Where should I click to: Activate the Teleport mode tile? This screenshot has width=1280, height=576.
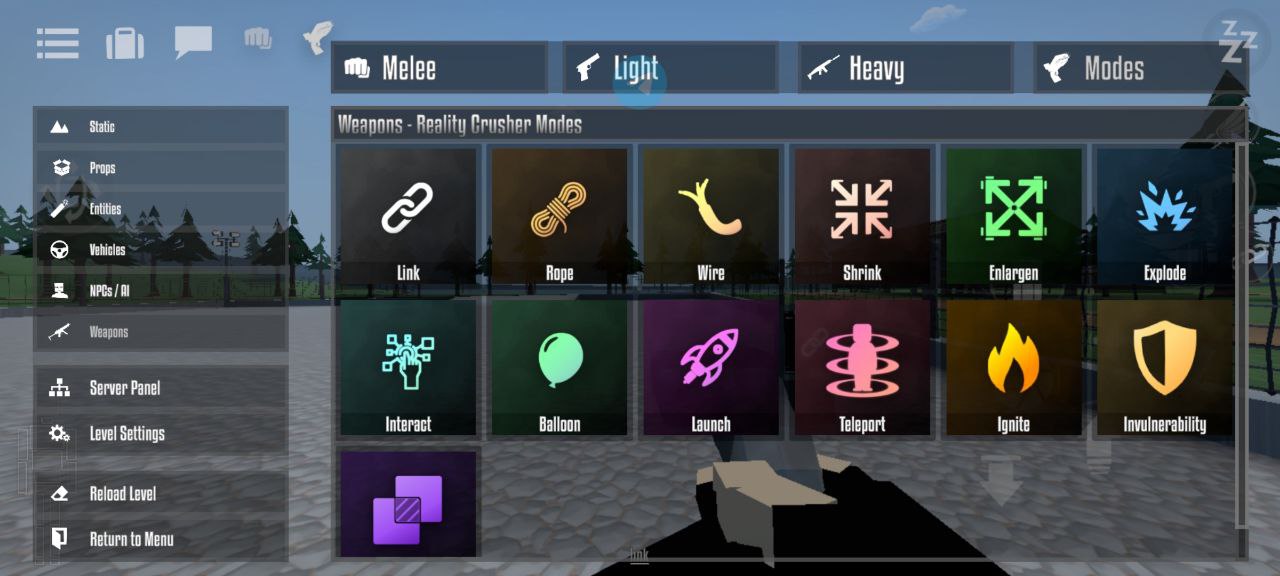[862, 367]
